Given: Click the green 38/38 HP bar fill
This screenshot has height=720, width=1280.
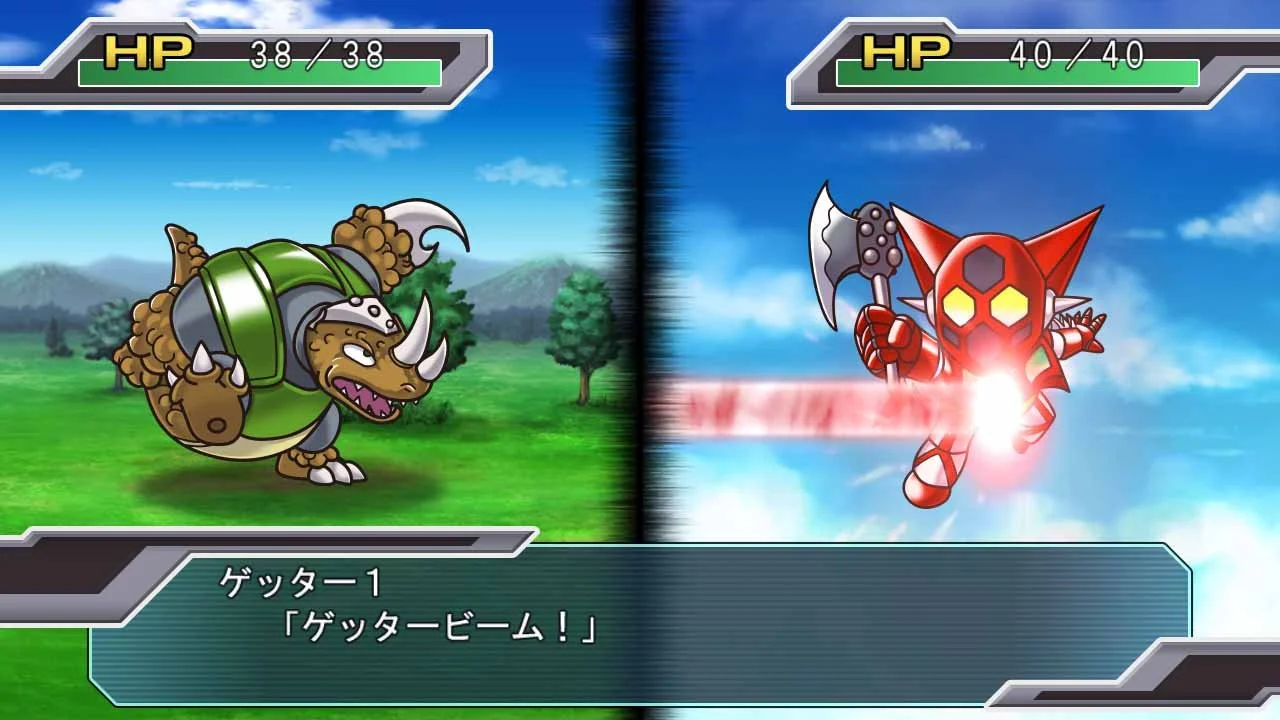Looking at the screenshot, I should coord(260,72).
